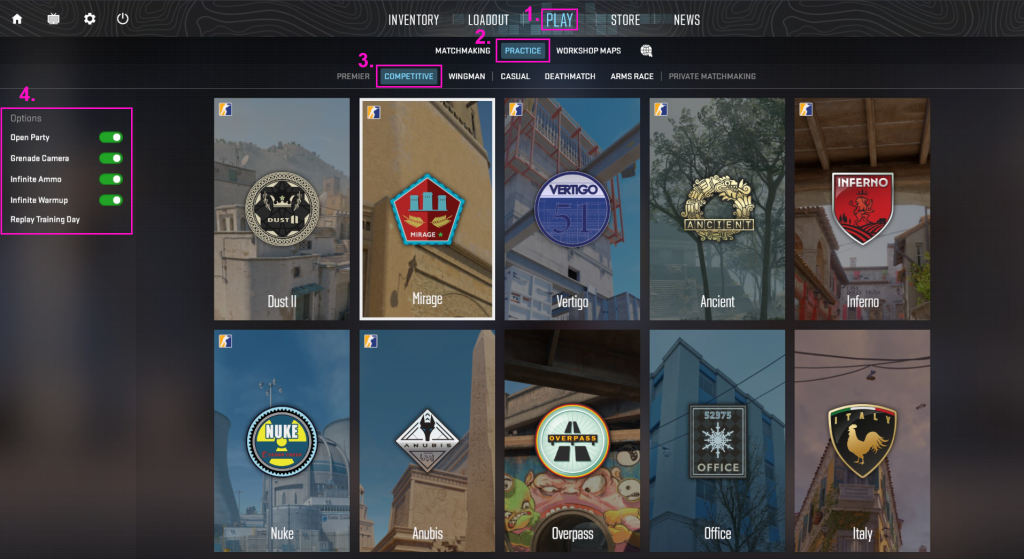Viewport: 1024px width, 559px height.
Task: Click the power quit icon
Action: 123,19
